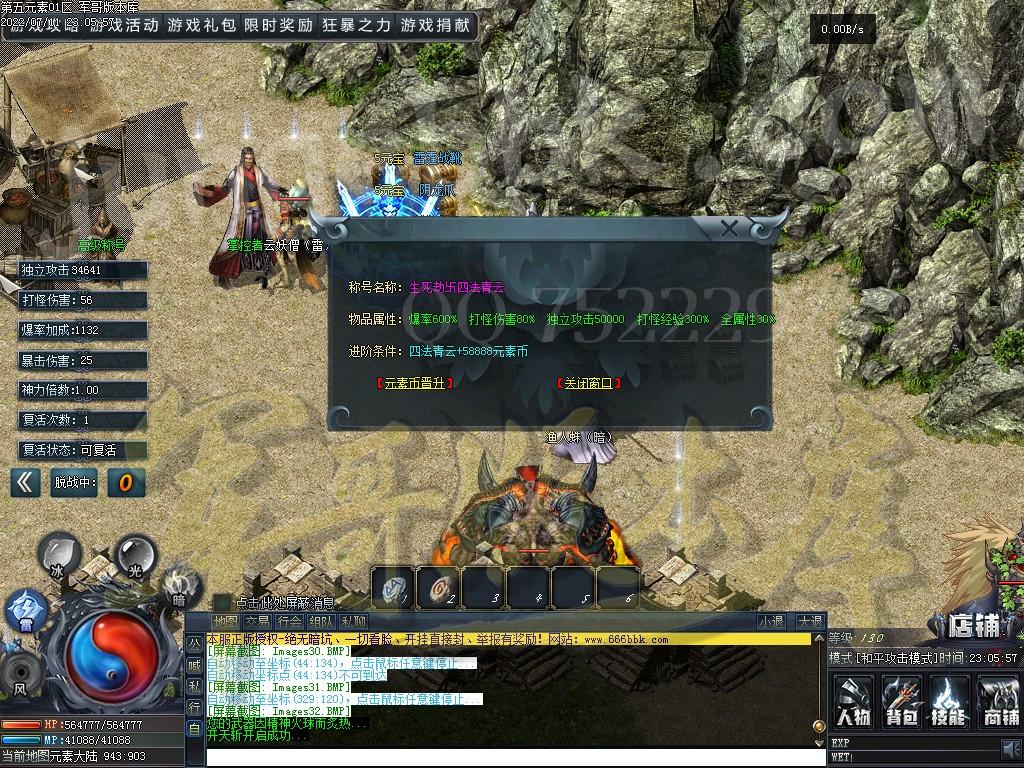
Task: Choose the 关闭窗口 option
Action: point(586,382)
